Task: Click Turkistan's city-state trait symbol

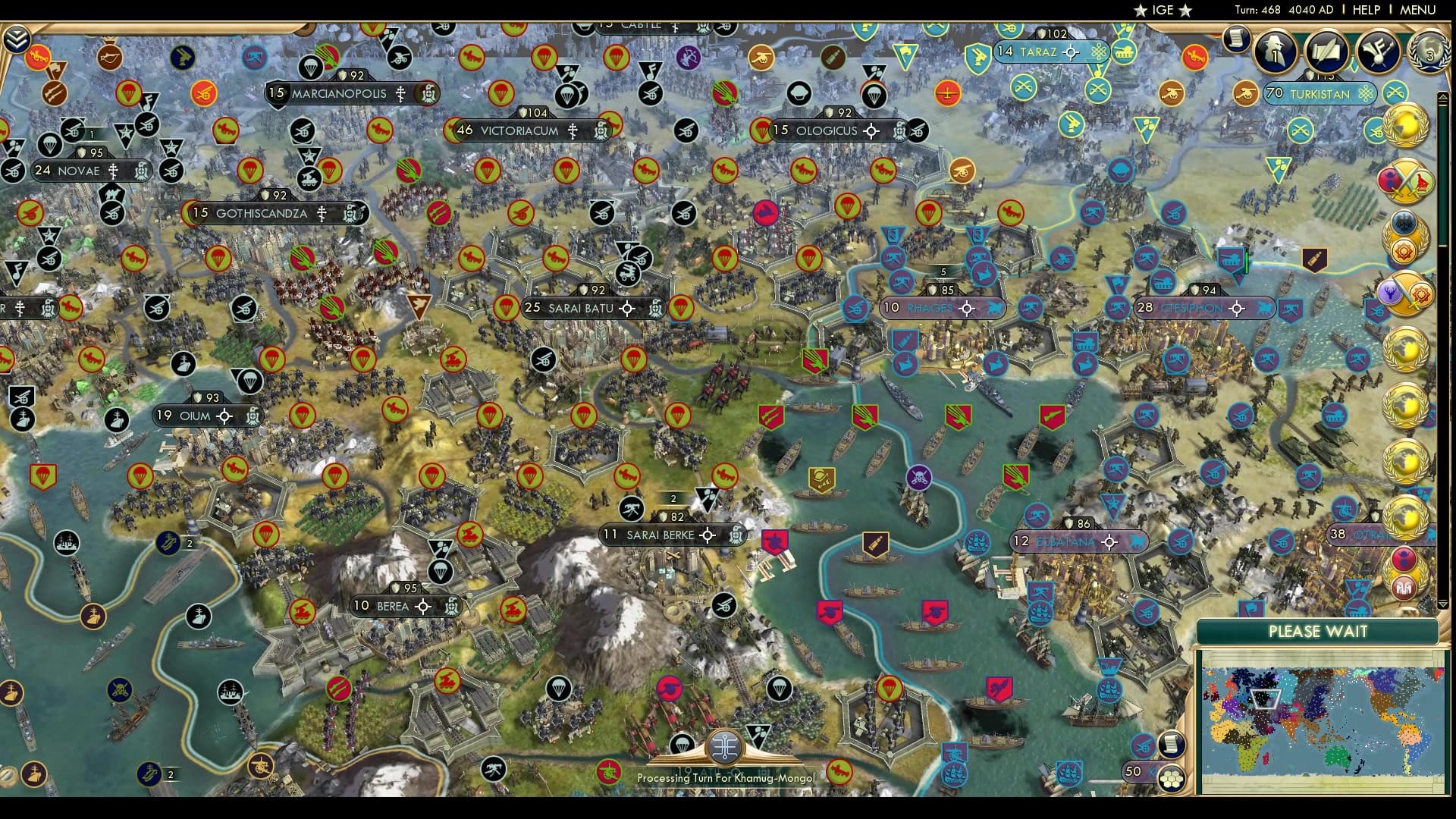Action: [1364, 94]
